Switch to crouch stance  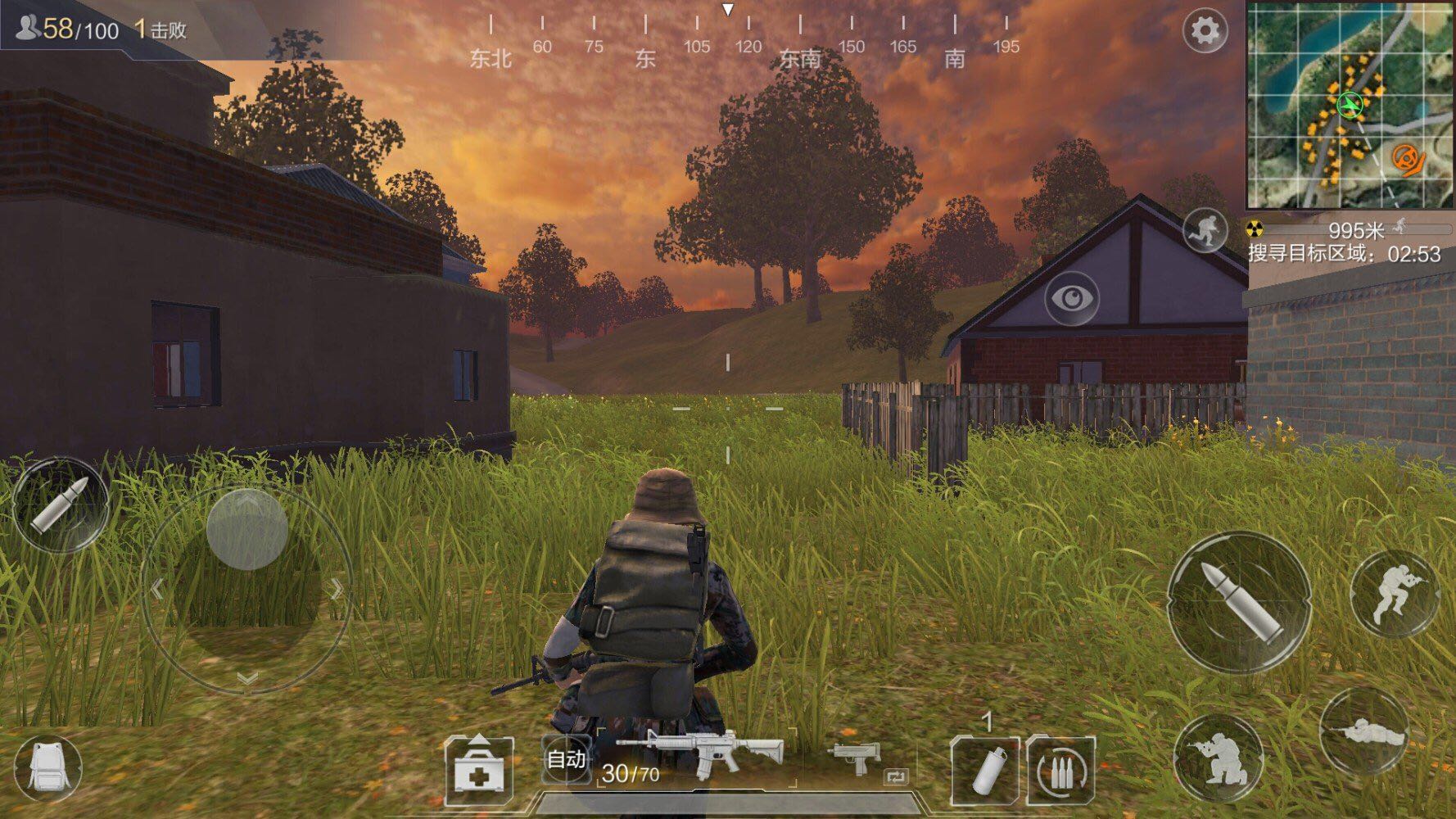pyautogui.click(x=1219, y=757)
